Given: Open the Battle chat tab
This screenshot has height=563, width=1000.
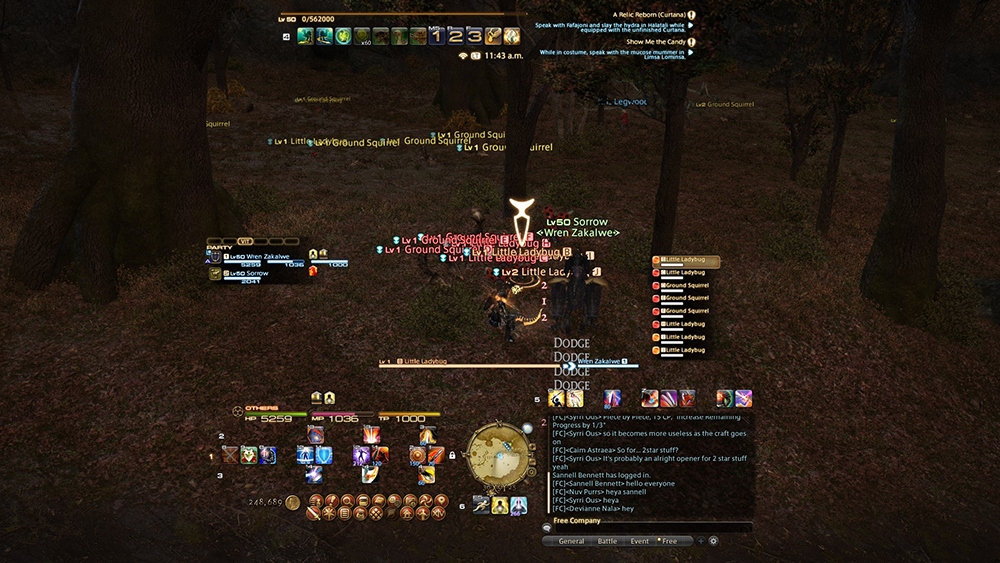Looking at the screenshot, I should (x=607, y=541).
